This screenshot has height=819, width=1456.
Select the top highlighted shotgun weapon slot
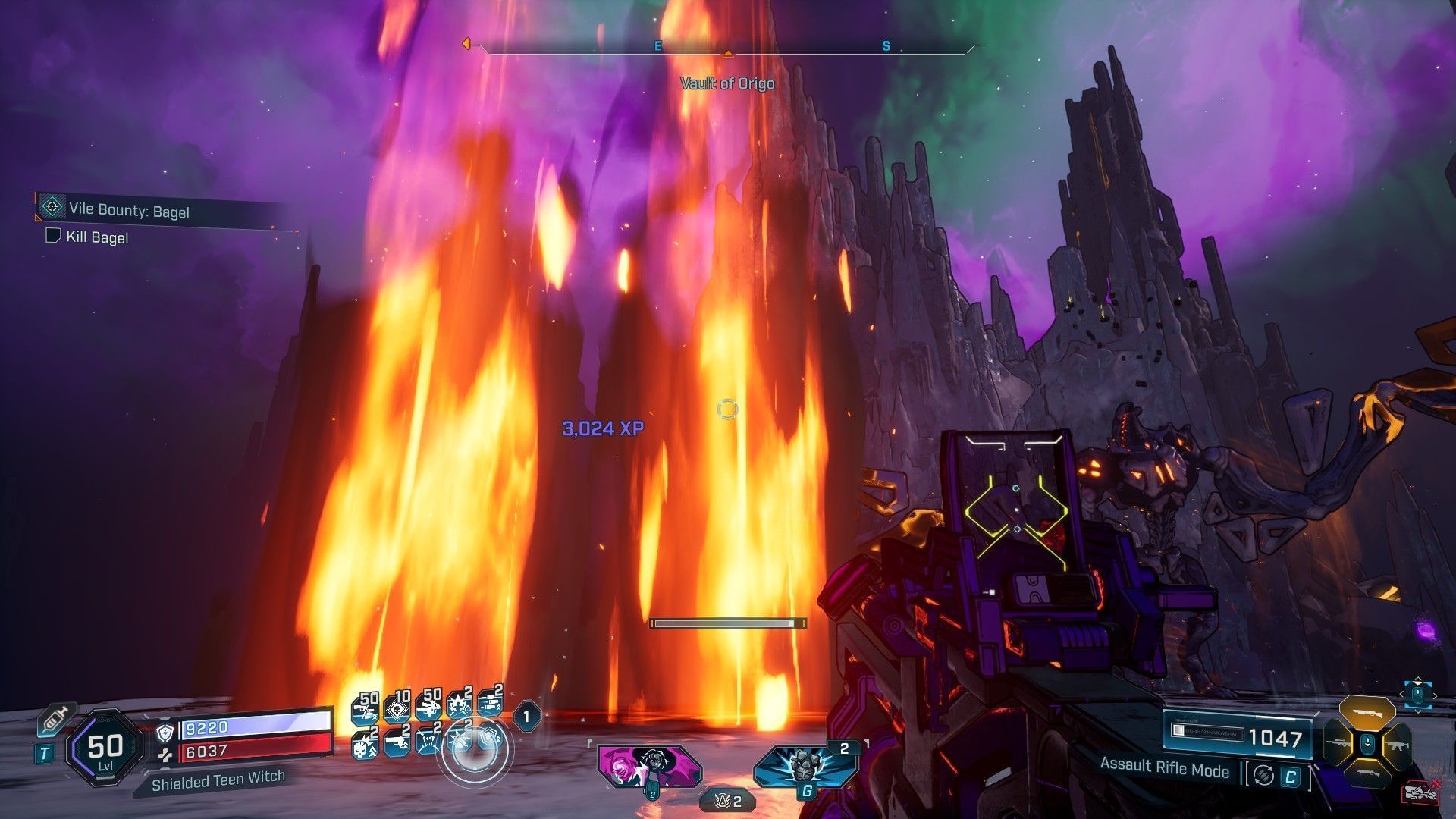1367,711
